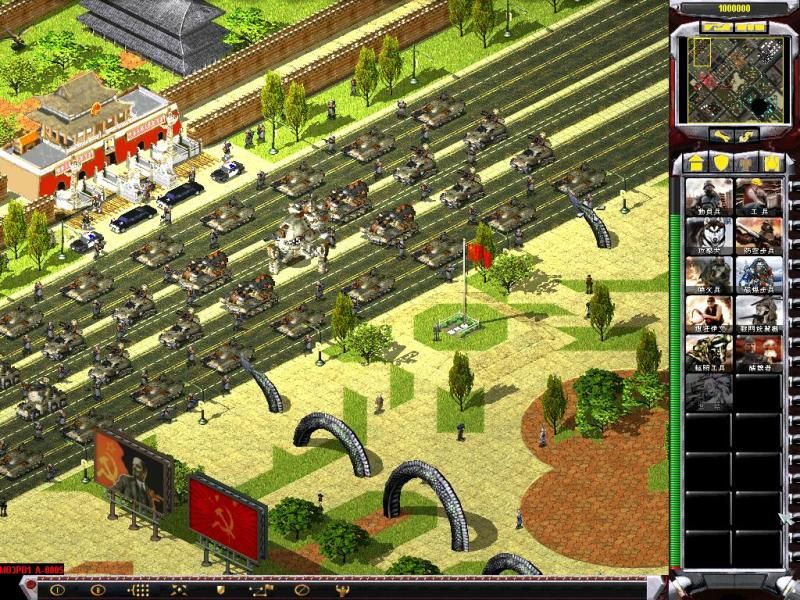Viewport: 800px width, 600px height.
Task: Train an Engineer with yellow hardhat
Action: [758, 196]
